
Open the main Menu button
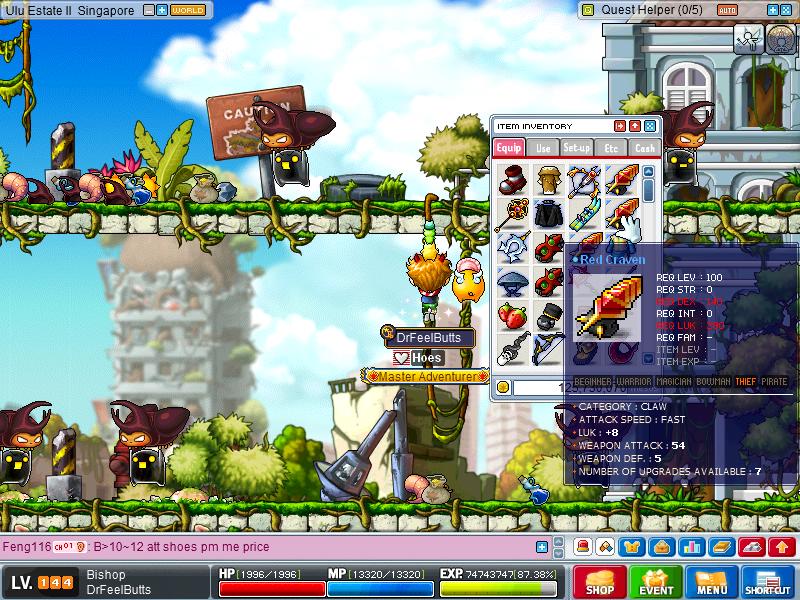pos(712,581)
